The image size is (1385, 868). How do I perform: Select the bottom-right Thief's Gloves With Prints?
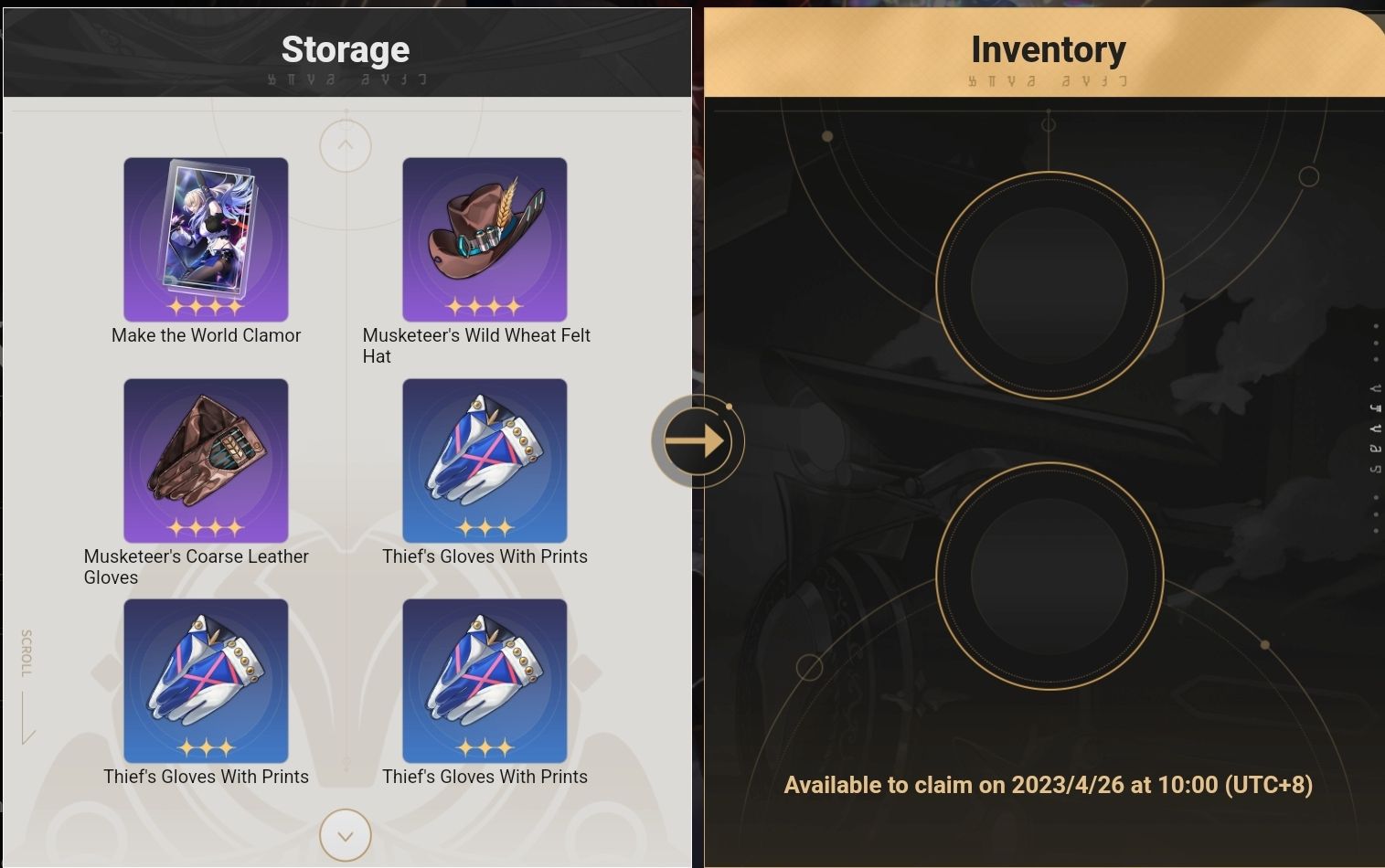pyautogui.click(x=485, y=681)
